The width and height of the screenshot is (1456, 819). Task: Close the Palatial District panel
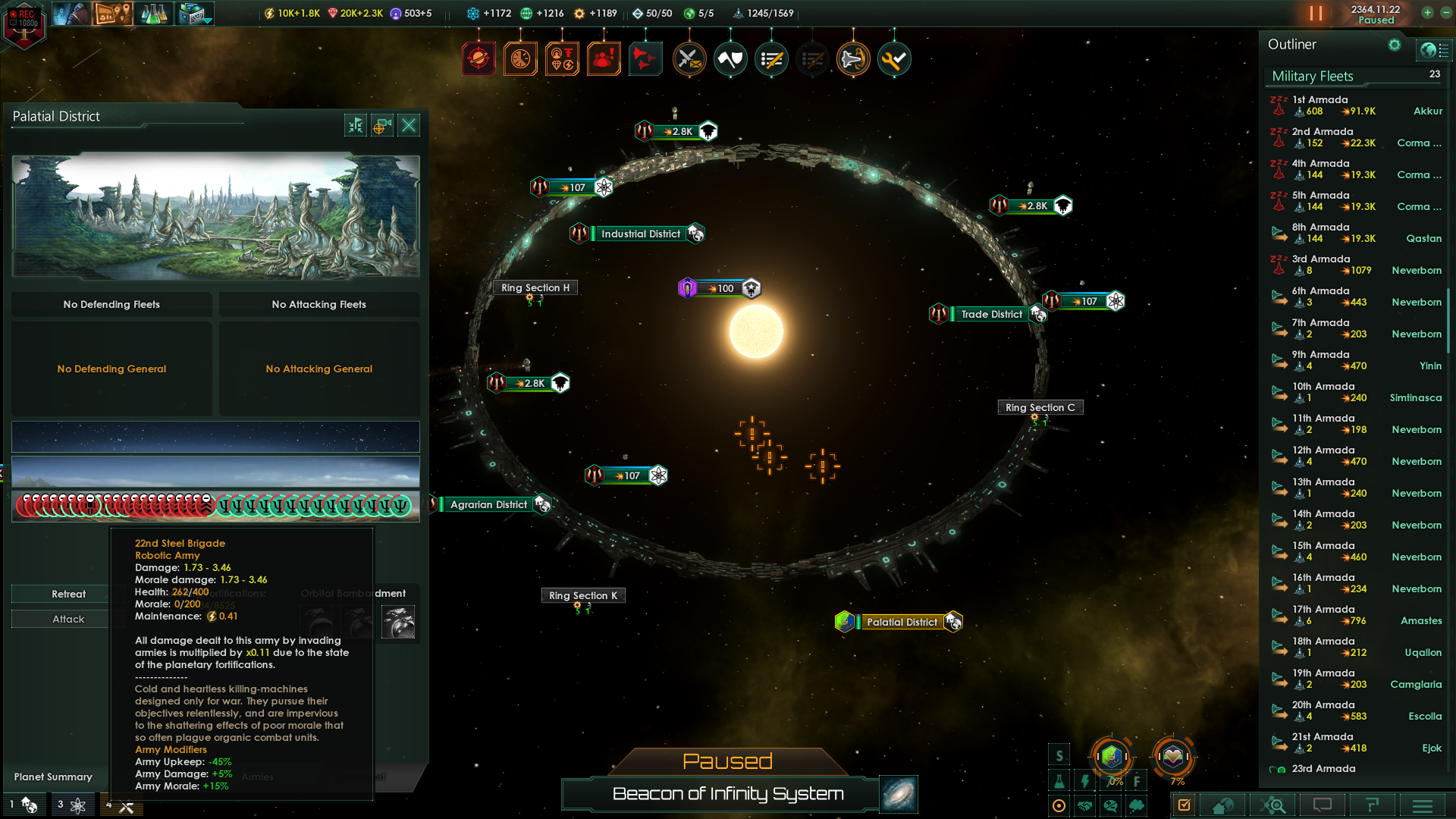pos(409,125)
